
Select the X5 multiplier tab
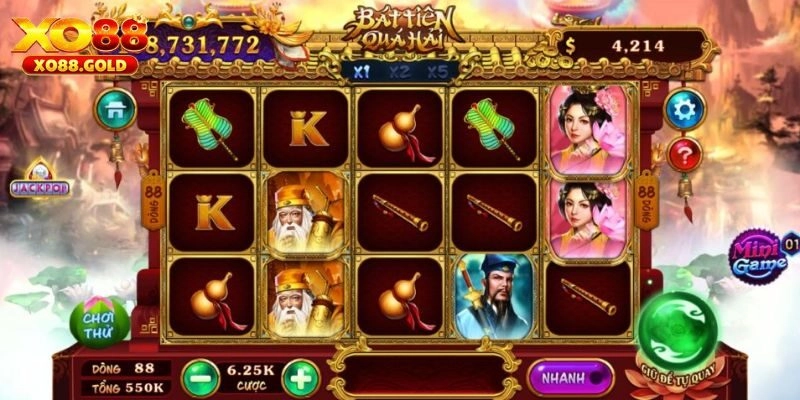437,72
